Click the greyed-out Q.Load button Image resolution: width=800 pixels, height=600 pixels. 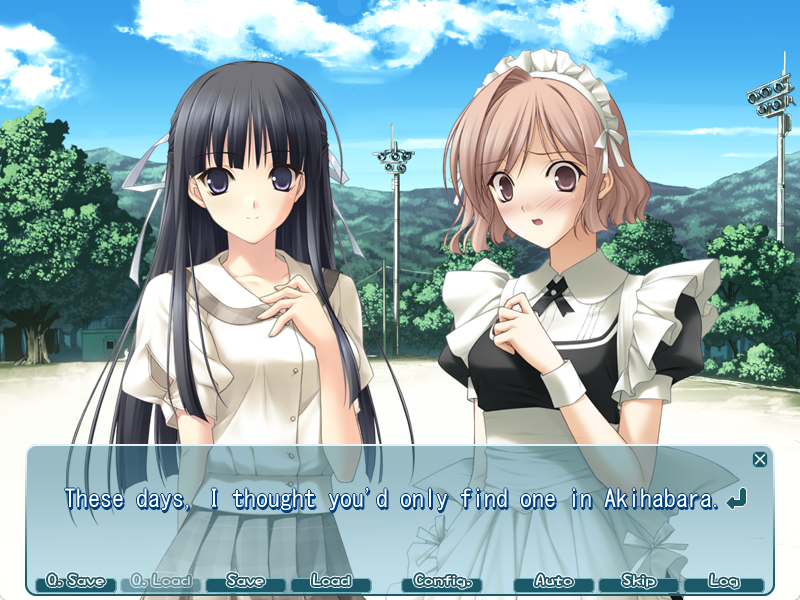[160, 581]
